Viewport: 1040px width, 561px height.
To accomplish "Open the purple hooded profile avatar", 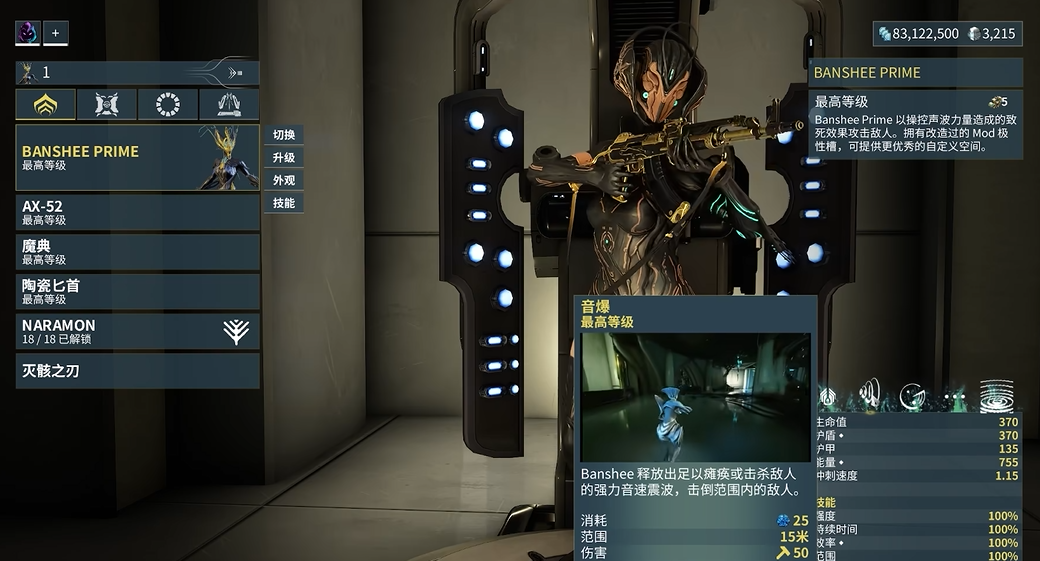I will point(27,33).
